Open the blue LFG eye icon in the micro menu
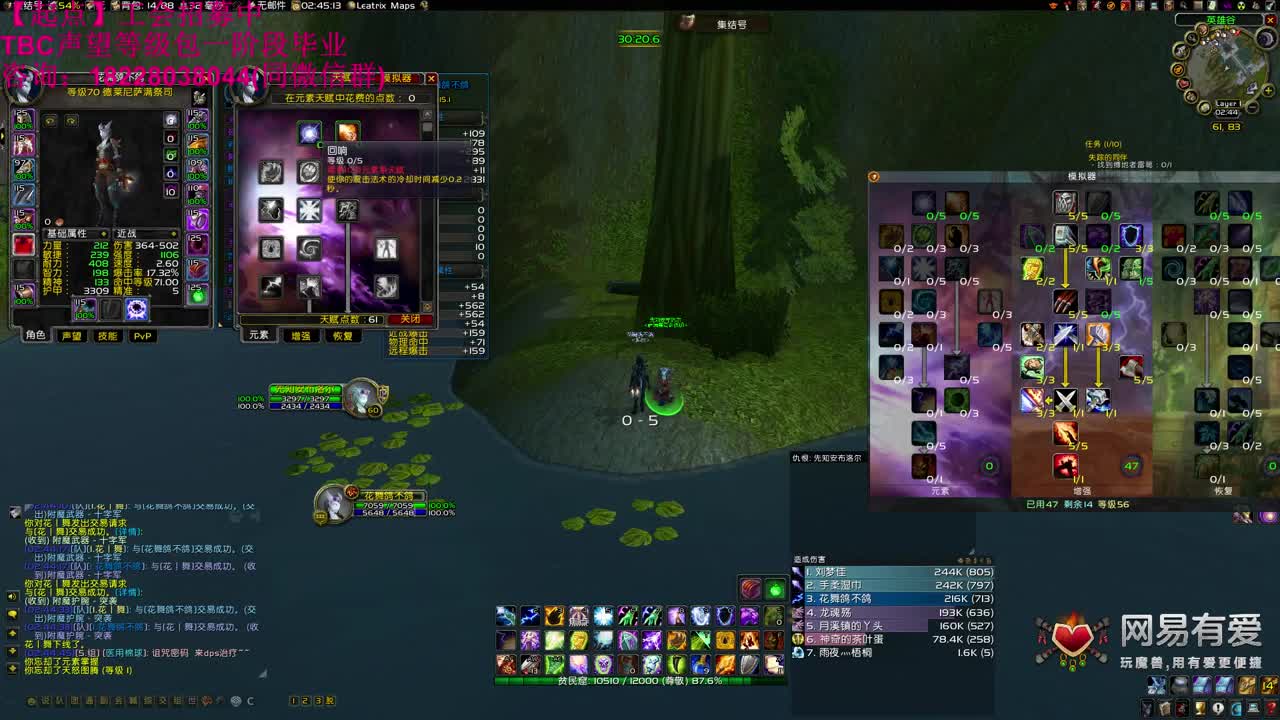 [x=1237, y=708]
